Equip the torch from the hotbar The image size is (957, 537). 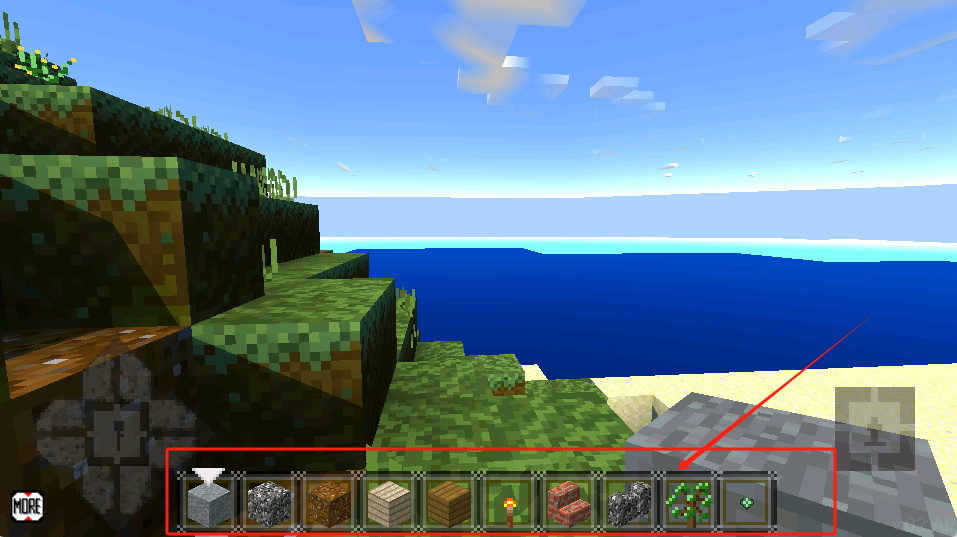click(x=508, y=500)
